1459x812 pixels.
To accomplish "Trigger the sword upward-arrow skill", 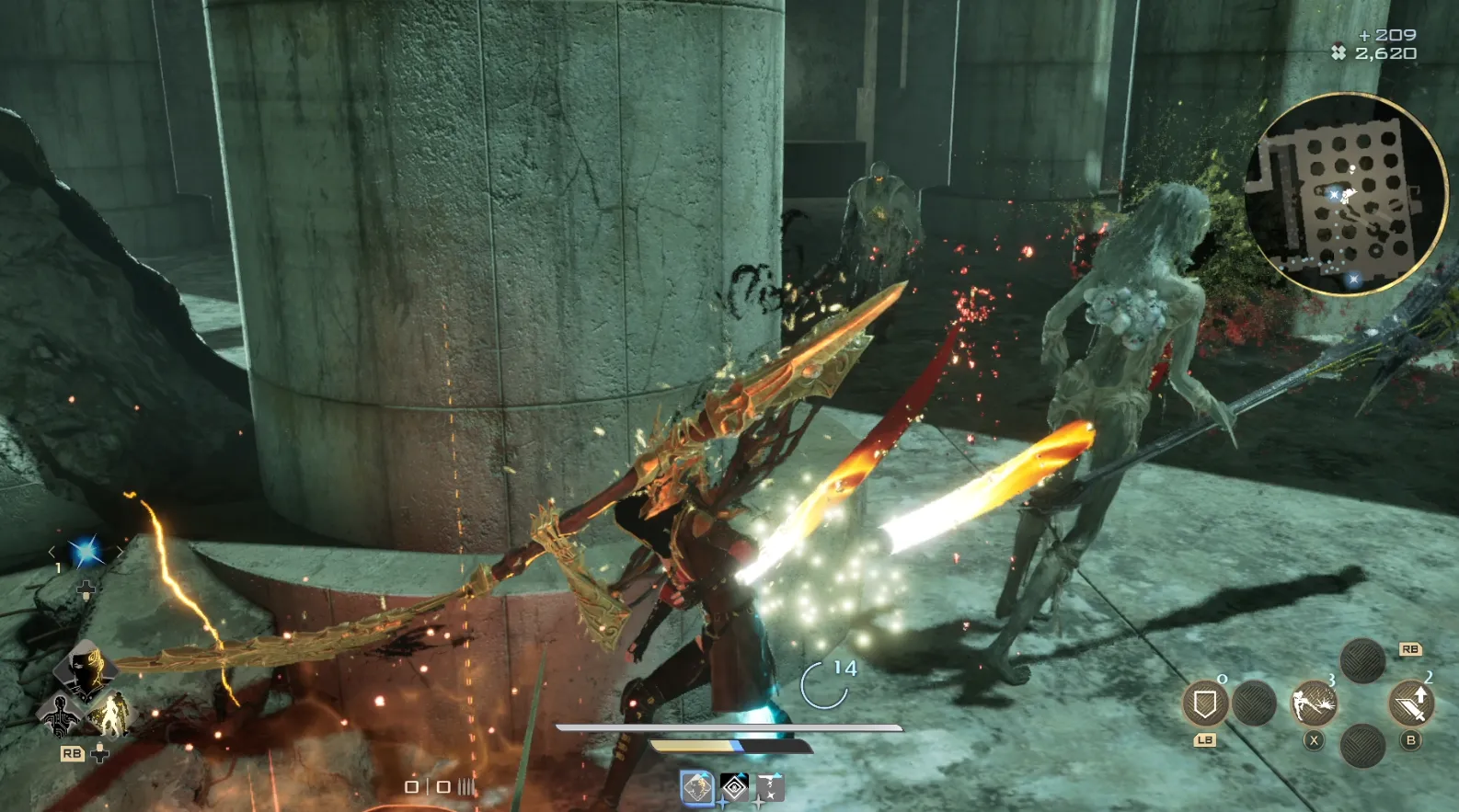I will click(x=1410, y=704).
